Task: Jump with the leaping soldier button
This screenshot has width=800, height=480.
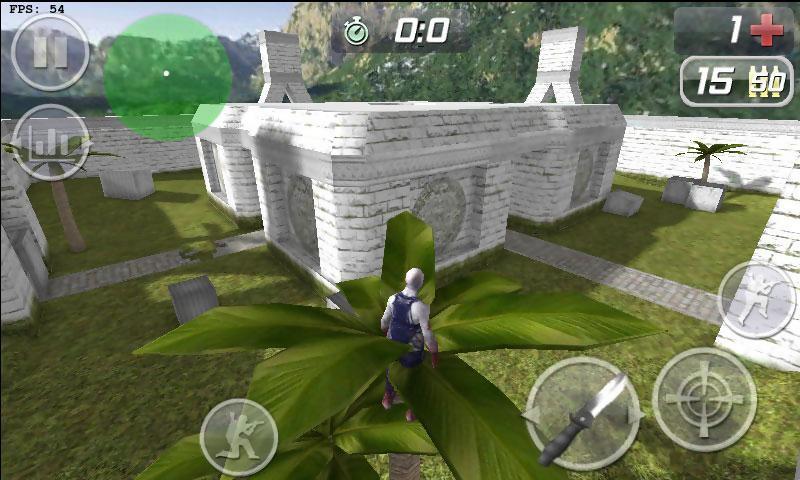Action: (755, 299)
